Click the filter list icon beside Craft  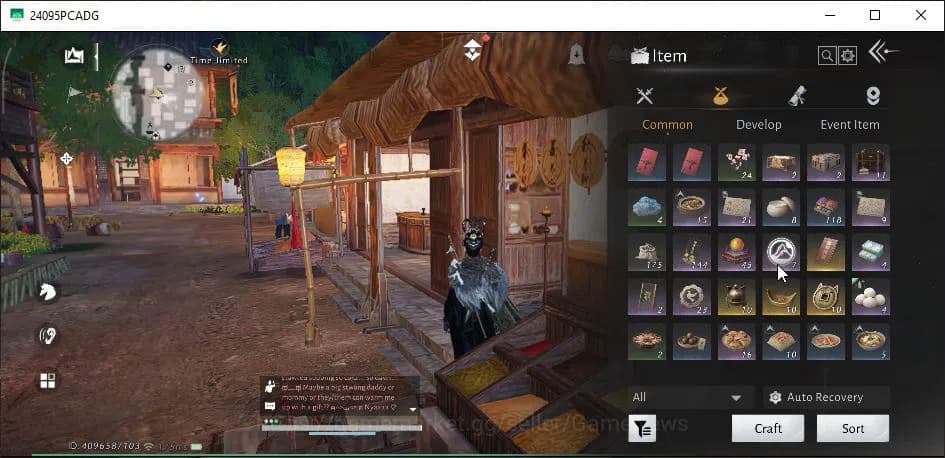pos(642,429)
